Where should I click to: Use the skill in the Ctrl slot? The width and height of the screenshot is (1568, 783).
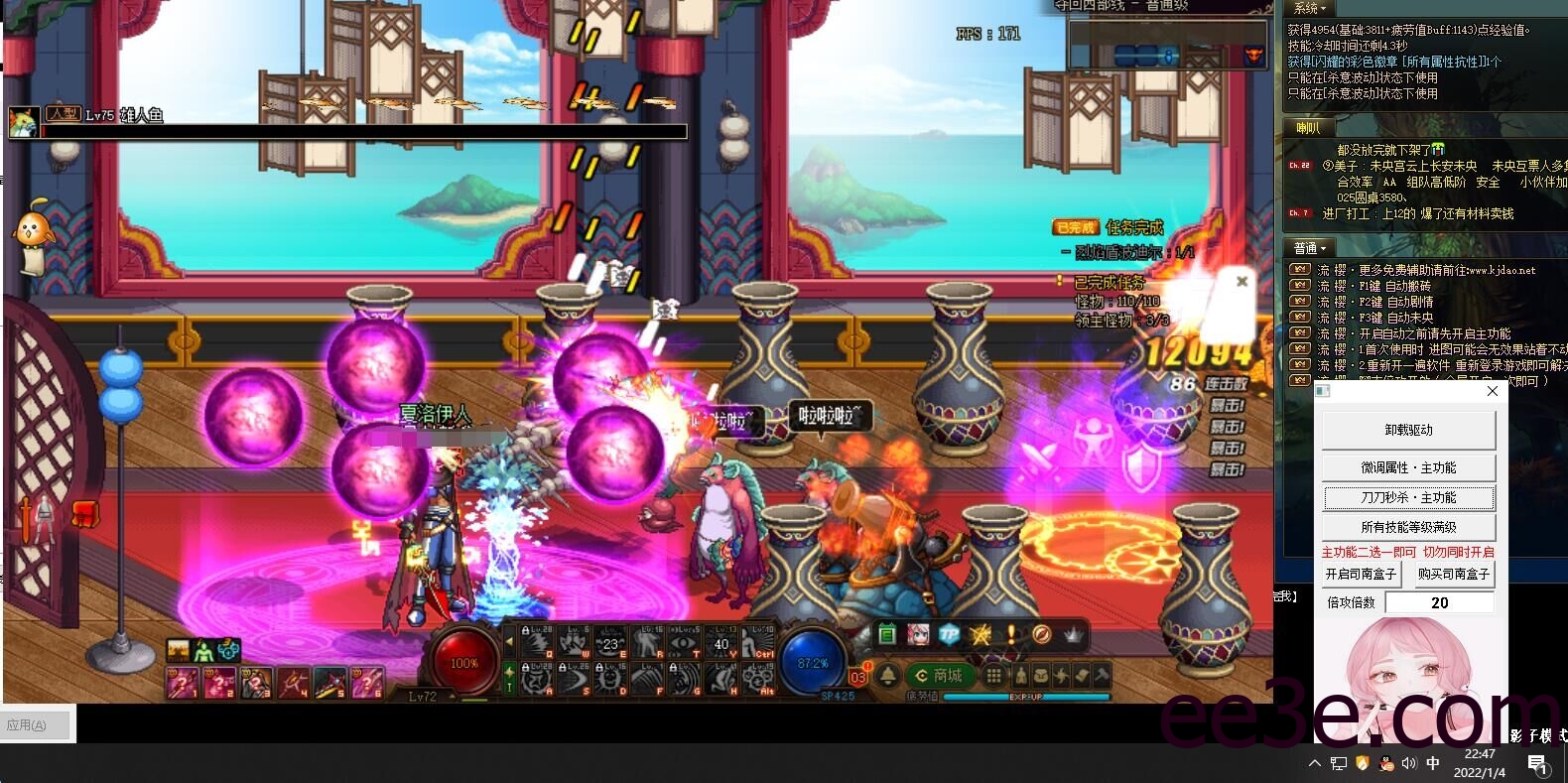[759, 642]
